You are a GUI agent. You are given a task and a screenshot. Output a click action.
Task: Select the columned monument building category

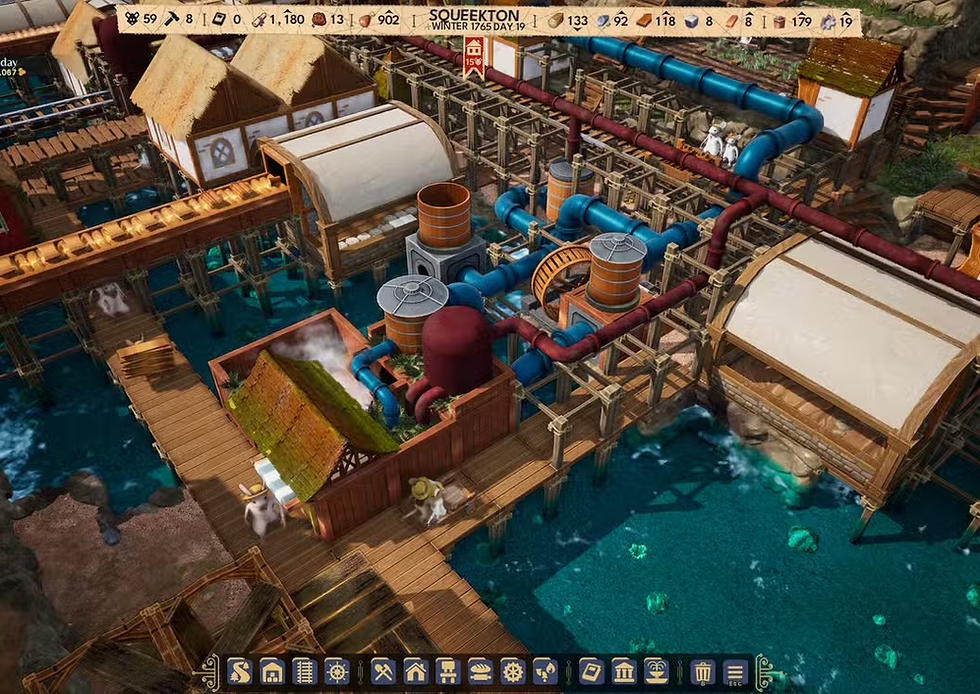click(624, 671)
